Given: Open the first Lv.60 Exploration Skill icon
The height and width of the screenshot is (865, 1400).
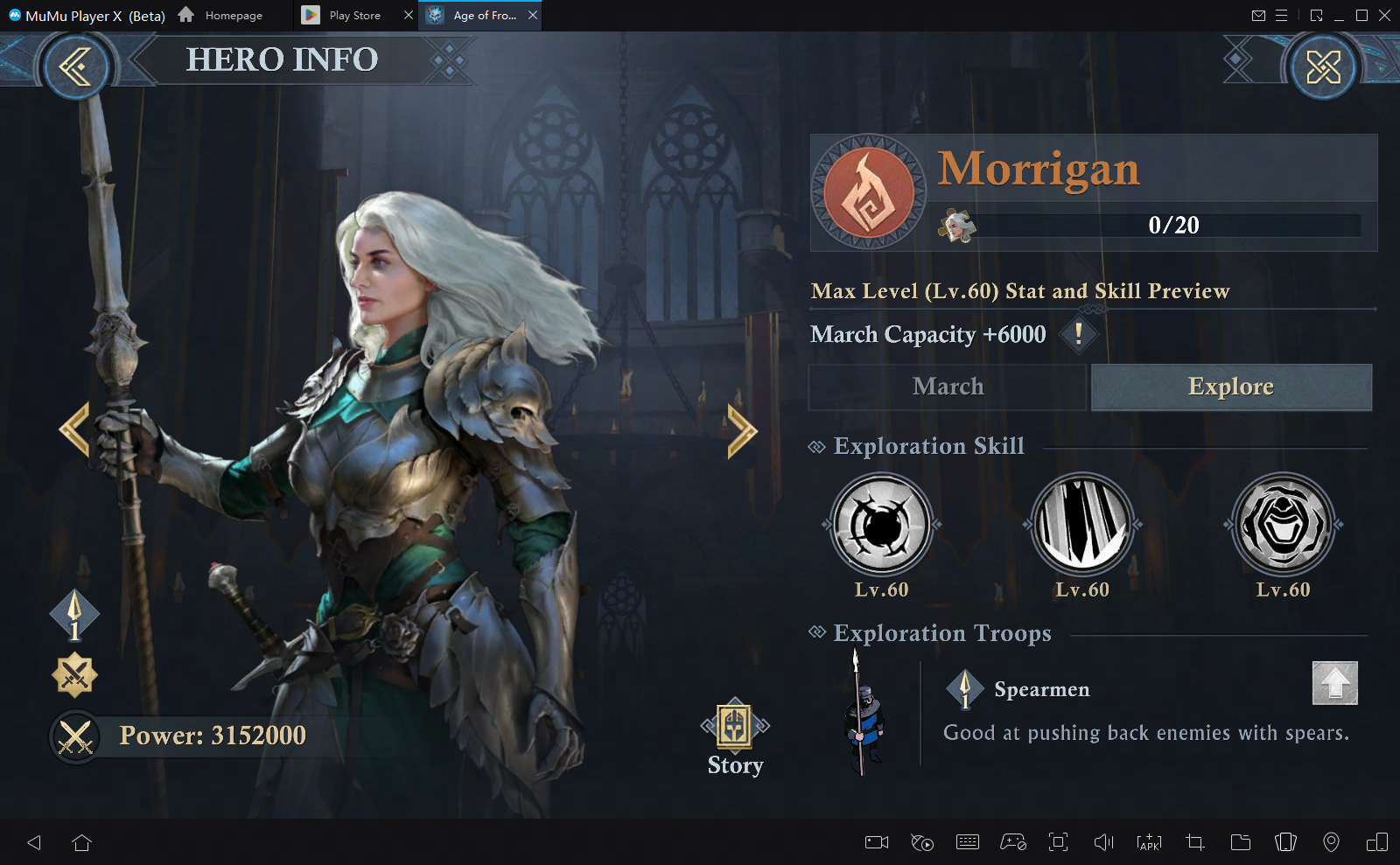Looking at the screenshot, I should (881, 525).
